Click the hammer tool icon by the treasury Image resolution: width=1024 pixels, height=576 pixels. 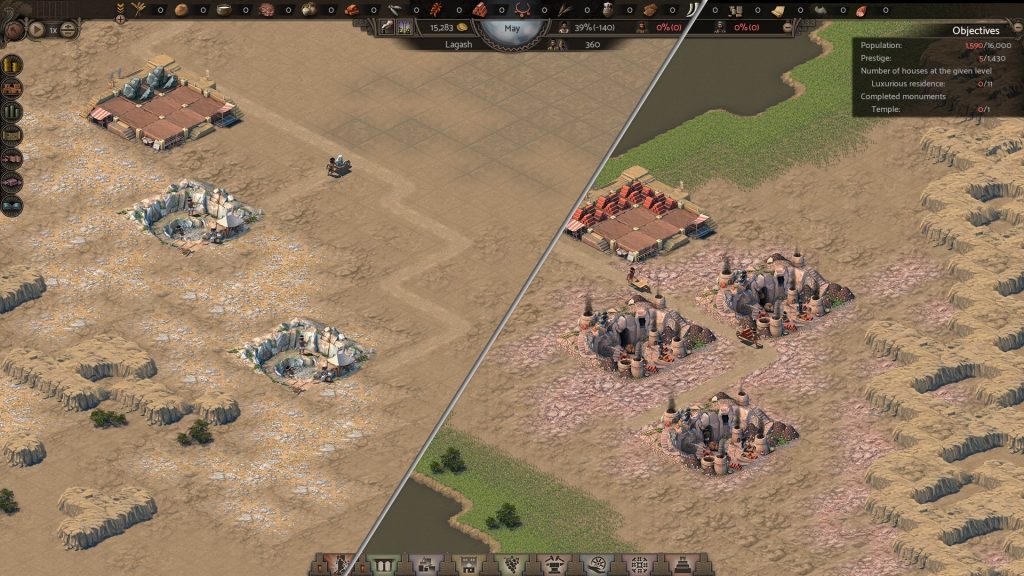[x=387, y=28]
